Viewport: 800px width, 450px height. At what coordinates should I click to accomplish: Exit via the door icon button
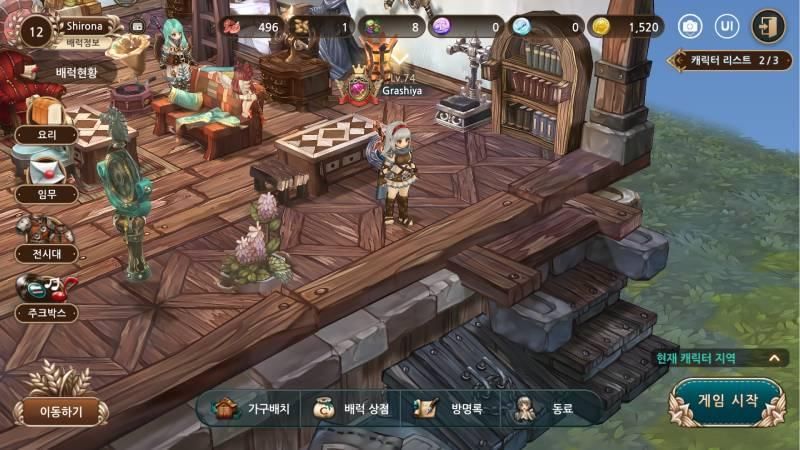coord(768,26)
